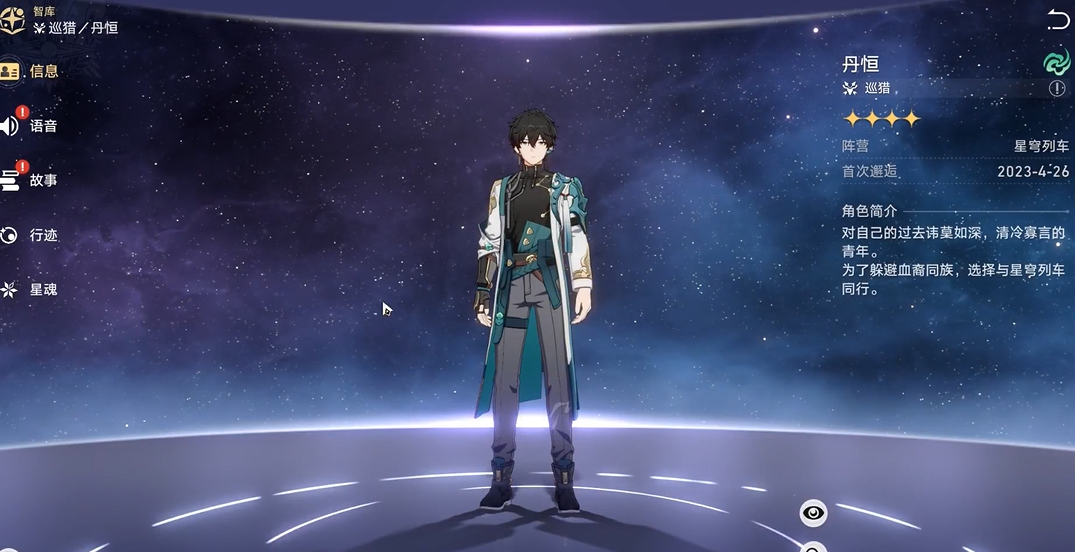The width and height of the screenshot is (1075, 552).
Task: Click the exclamation info icon beside 巡猎
Action: (1057, 89)
